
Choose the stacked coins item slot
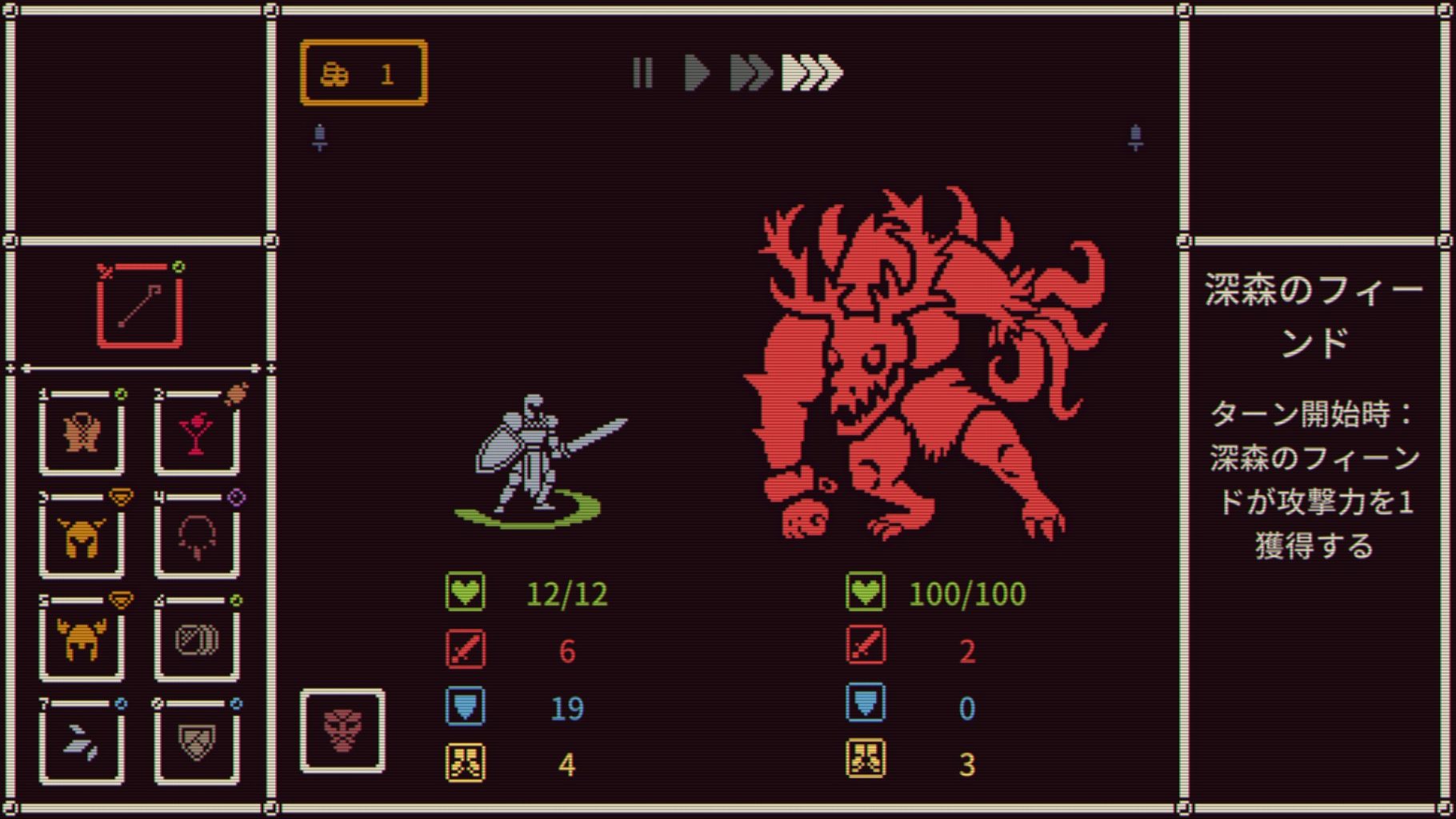(x=197, y=639)
